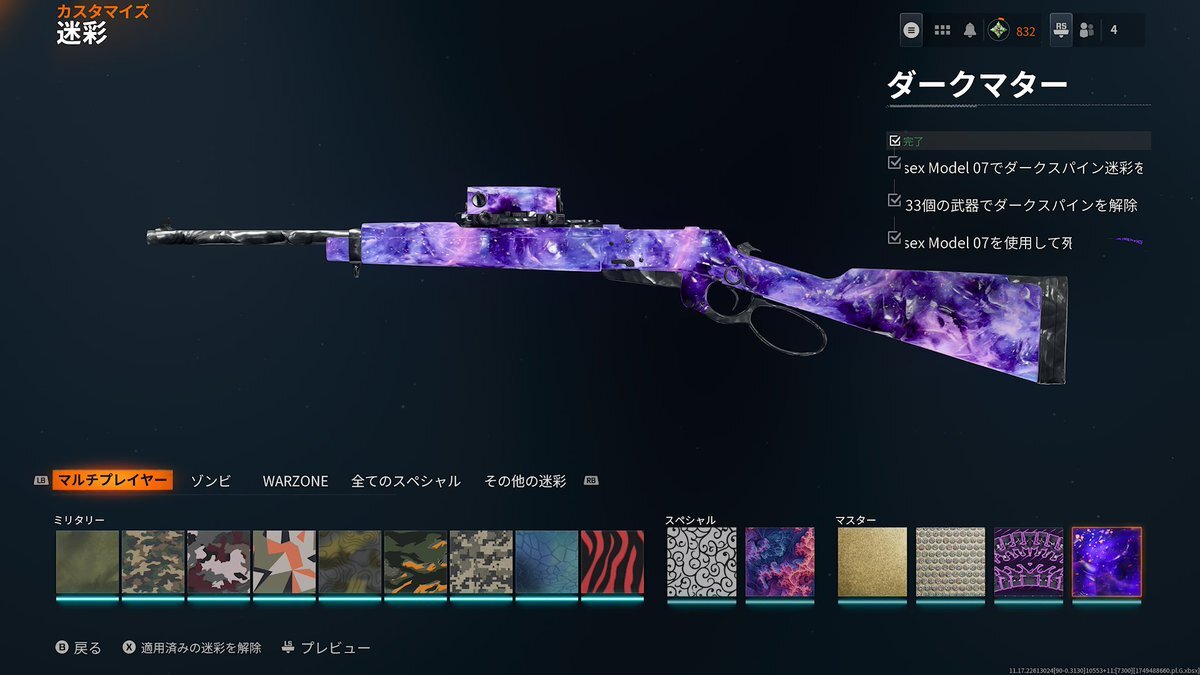The width and height of the screenshot is (1200, 675).
Task: Select the orange geometric splinter camo
Action: 284,562
